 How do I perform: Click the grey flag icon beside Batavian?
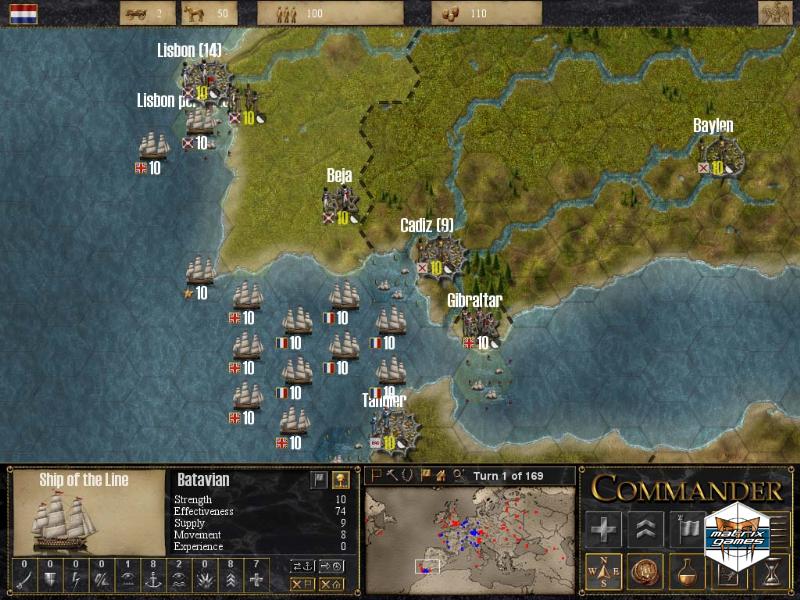(x=318, y=480)
